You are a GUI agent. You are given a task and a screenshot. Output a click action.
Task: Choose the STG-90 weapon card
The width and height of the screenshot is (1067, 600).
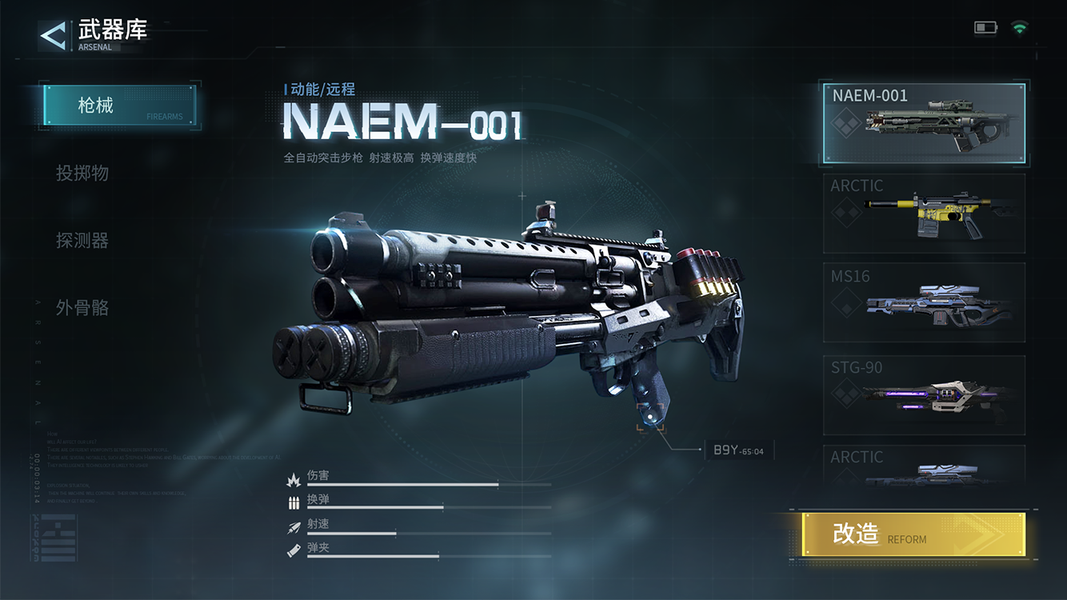coord(924,394)
